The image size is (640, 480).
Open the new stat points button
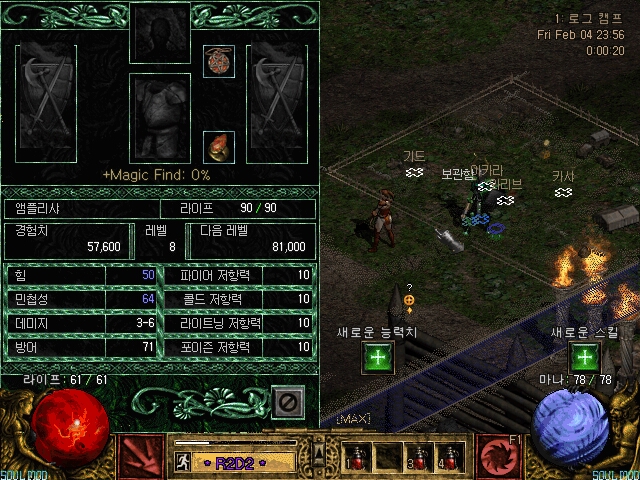[x=378, y=357]
